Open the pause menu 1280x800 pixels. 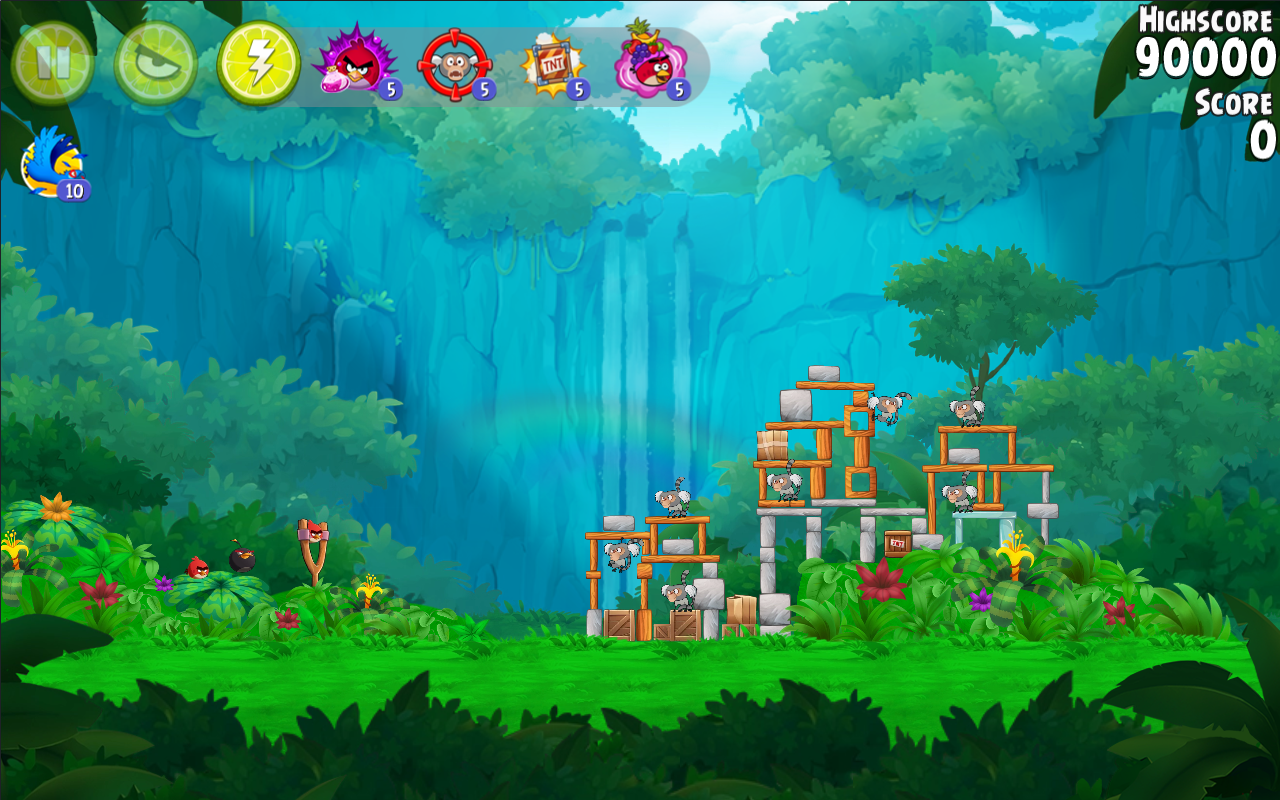coord(55,62)
